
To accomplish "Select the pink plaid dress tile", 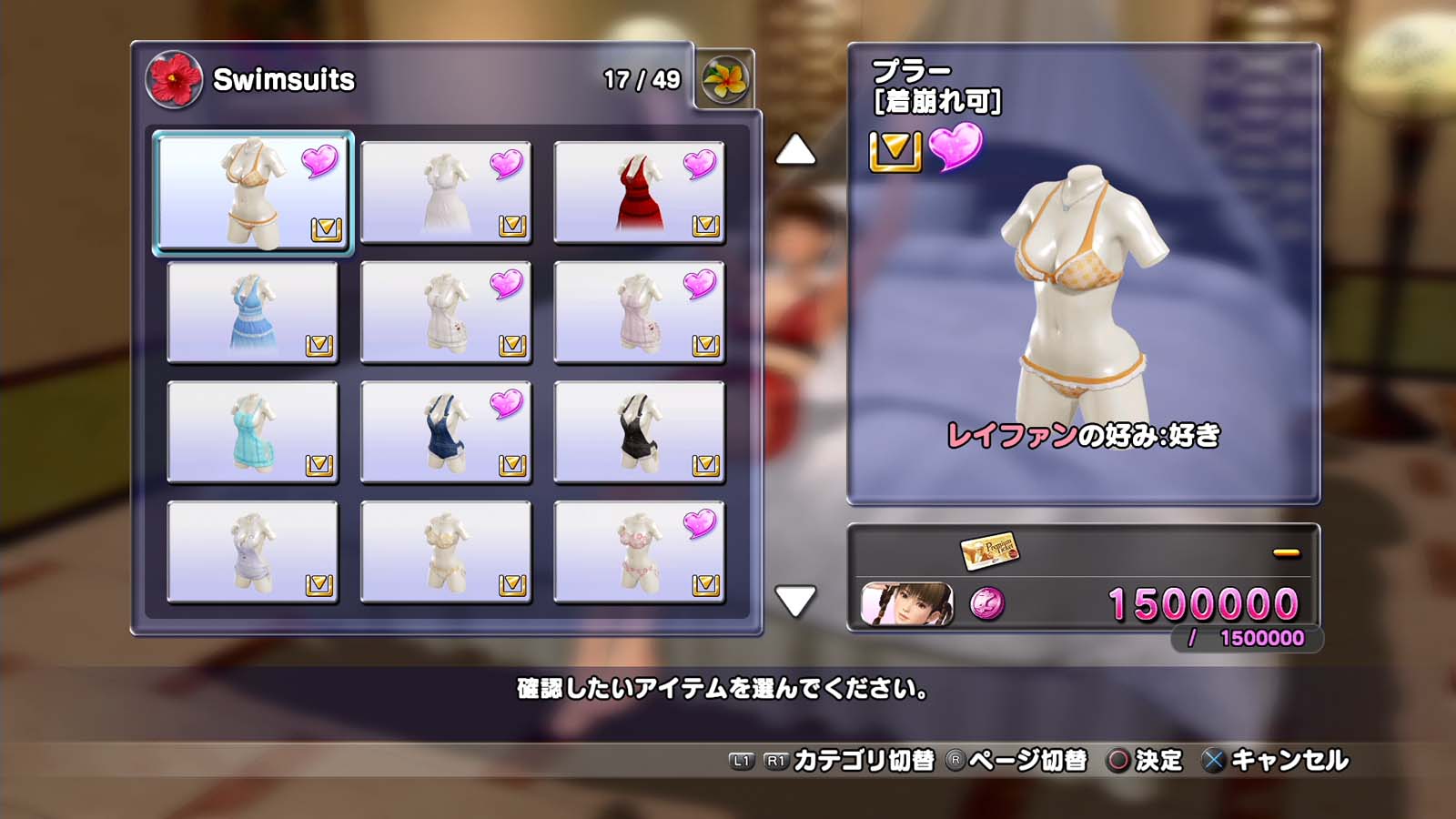I will [x=639, y=312].
